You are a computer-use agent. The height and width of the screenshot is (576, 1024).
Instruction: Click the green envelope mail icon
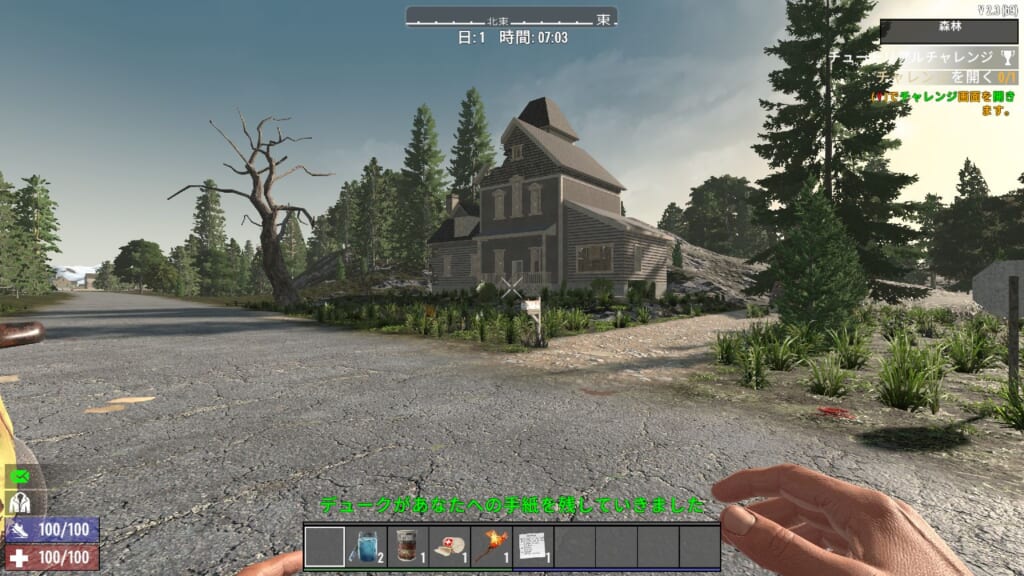(x=20, y=478)
